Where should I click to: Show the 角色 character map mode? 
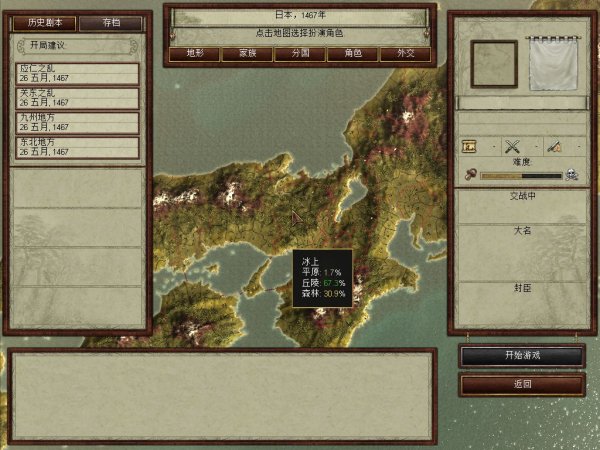pos(352,54)
